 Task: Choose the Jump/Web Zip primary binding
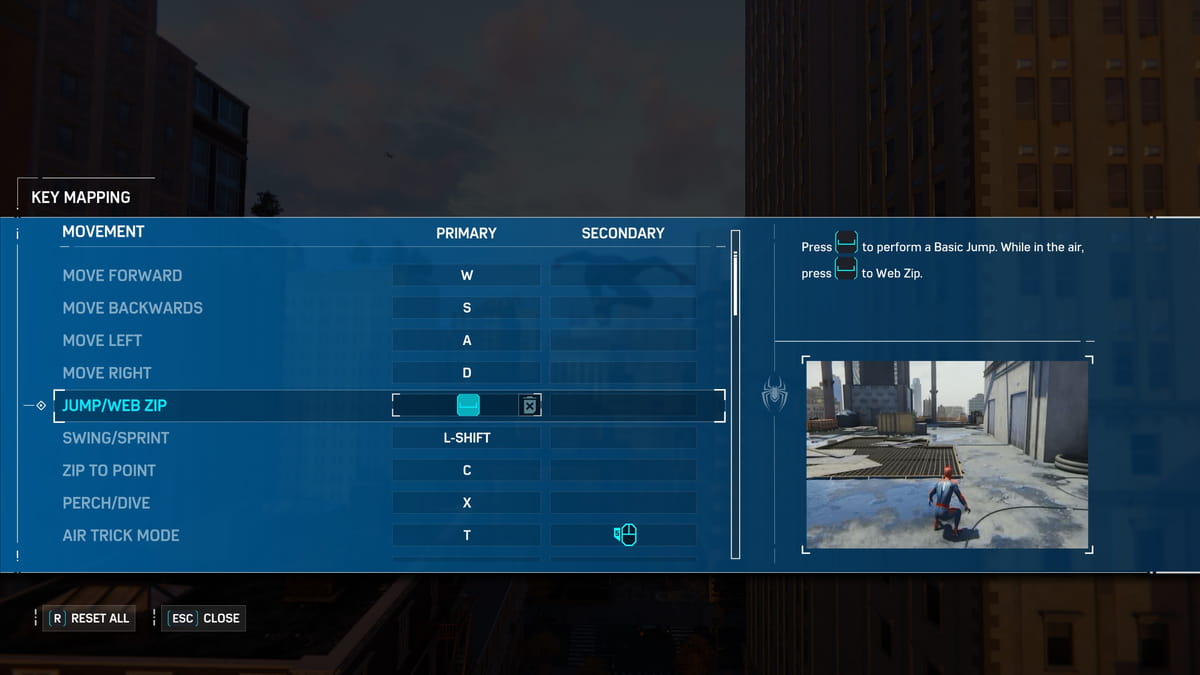(x=467, y=405)
